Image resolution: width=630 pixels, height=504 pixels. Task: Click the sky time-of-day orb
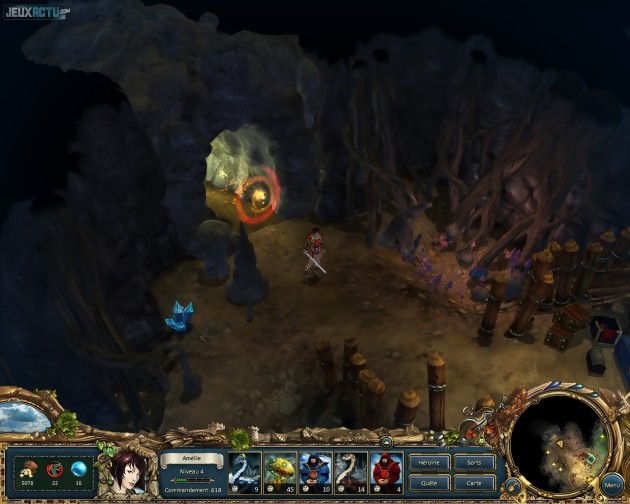point(24,417)
